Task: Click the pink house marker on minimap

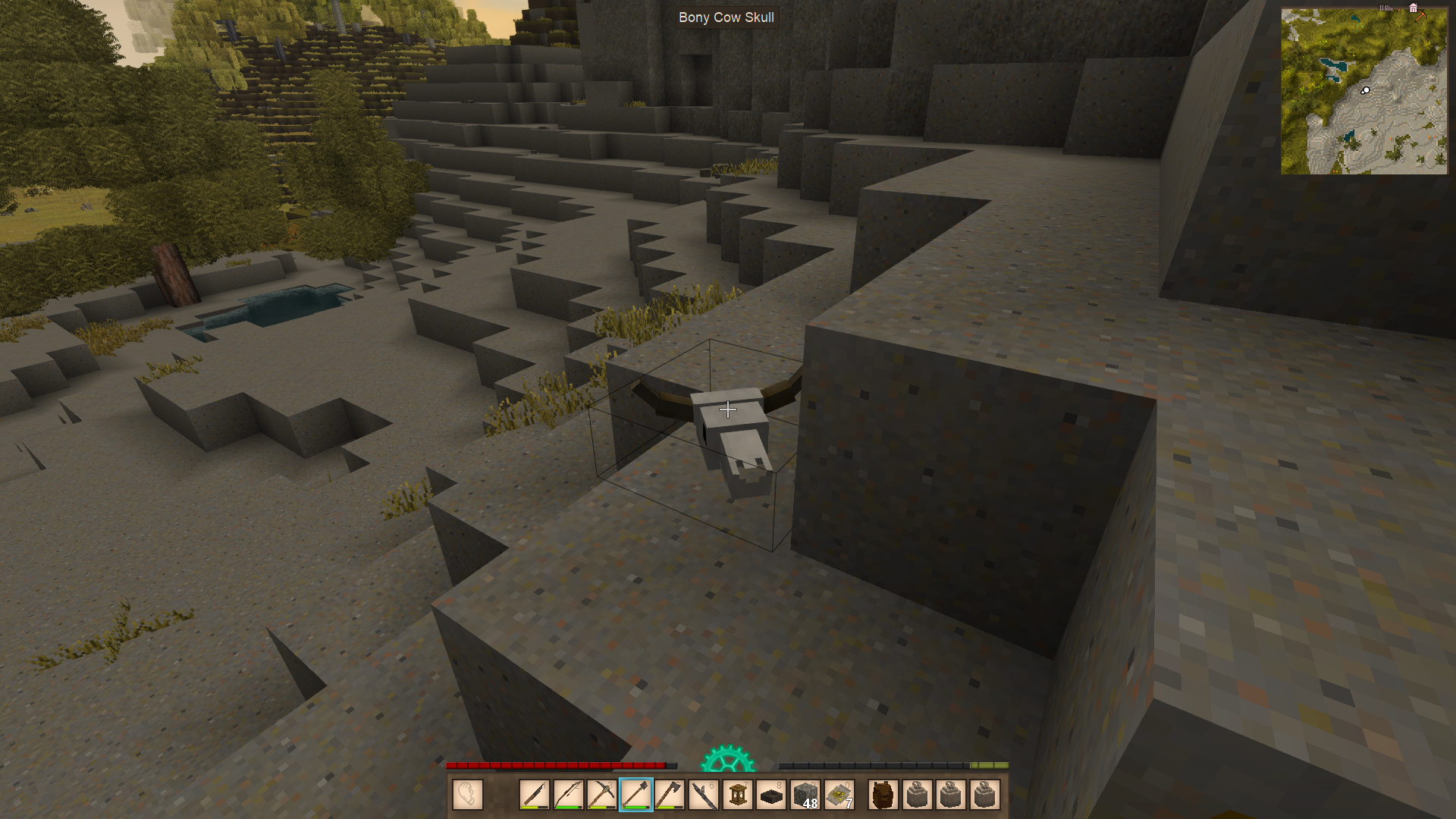Action: (x=1413, y=8)
